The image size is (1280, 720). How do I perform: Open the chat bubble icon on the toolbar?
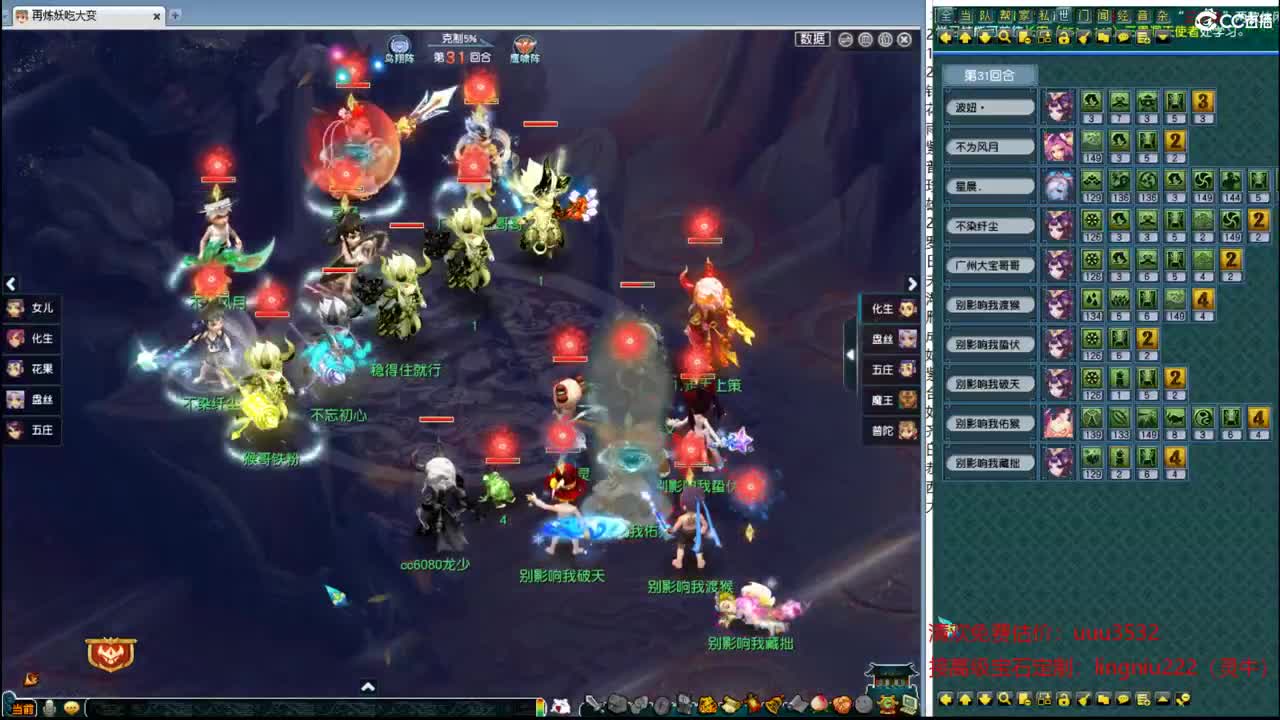(x=1124, y=37)
